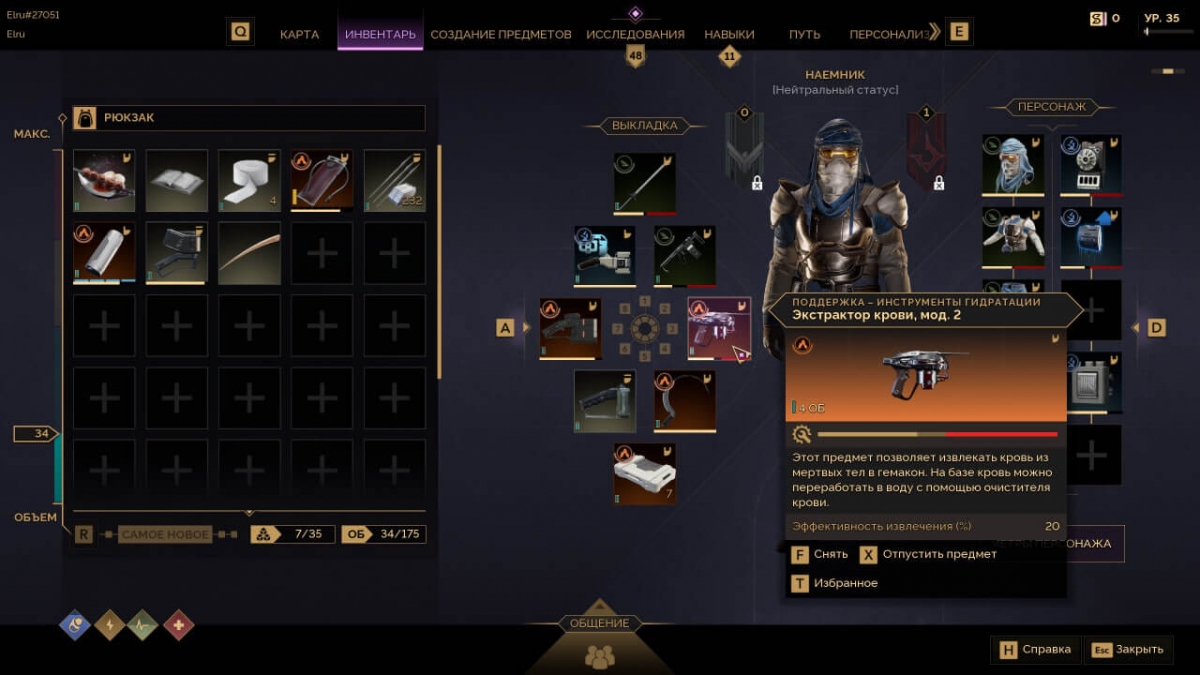Click the Инвентарь tab
Screen dimensions: 1200x675
380,34
